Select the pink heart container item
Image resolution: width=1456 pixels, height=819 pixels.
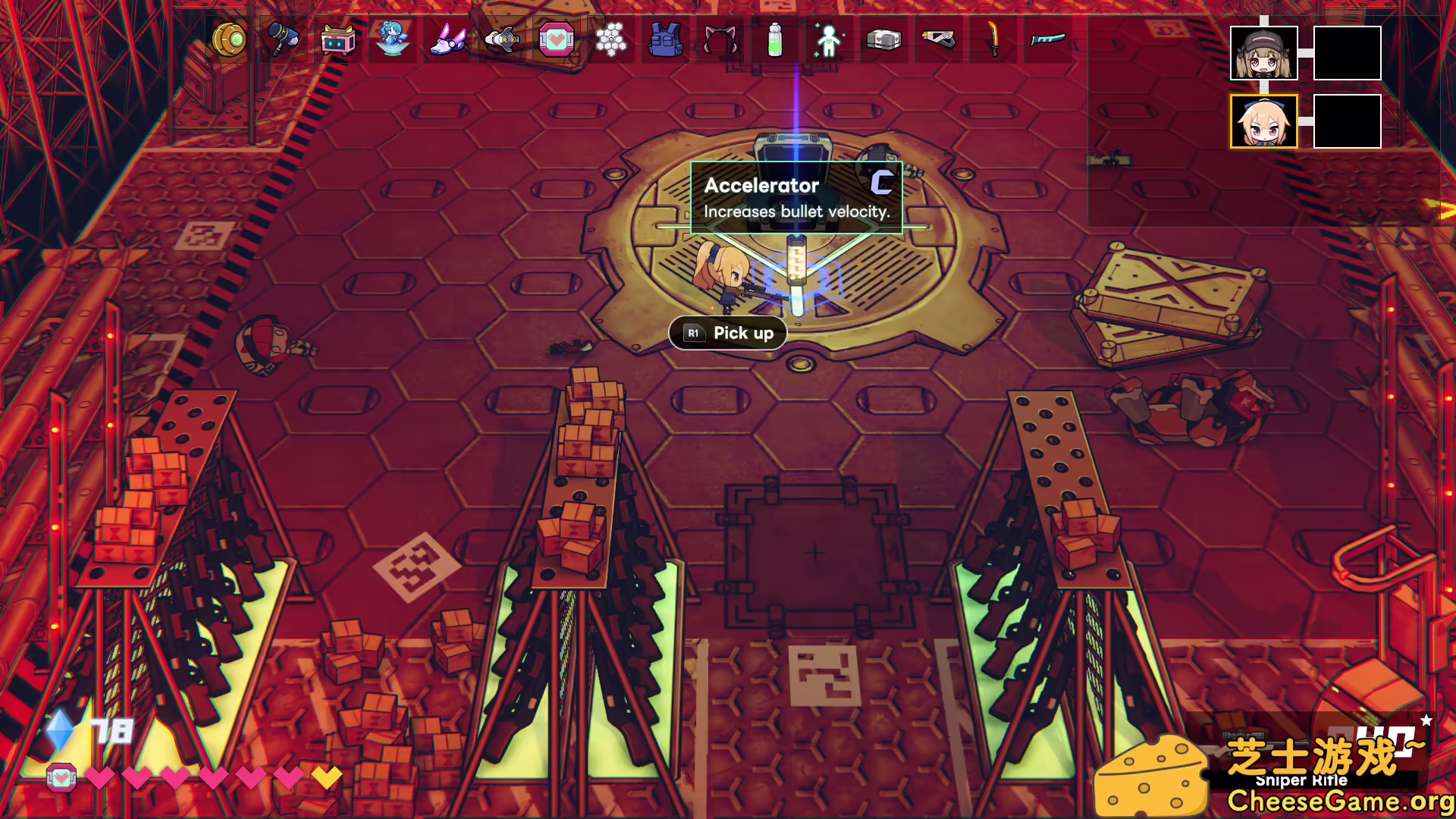pos(556,39)
